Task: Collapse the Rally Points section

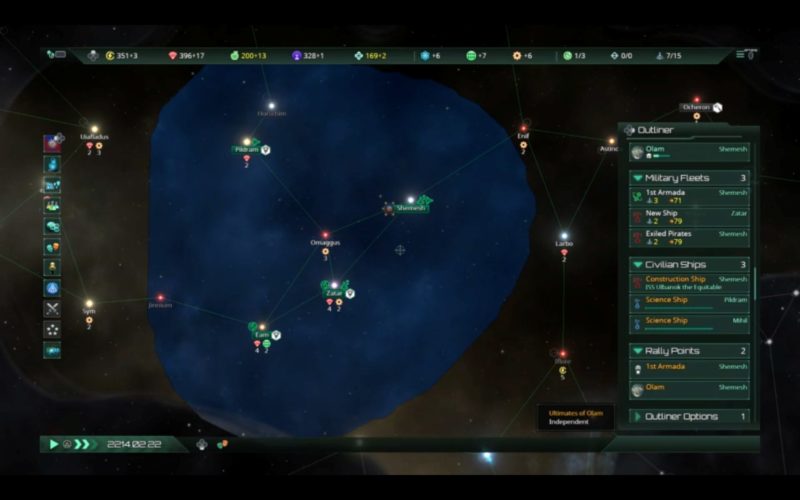Action: [x=637, y=351]
